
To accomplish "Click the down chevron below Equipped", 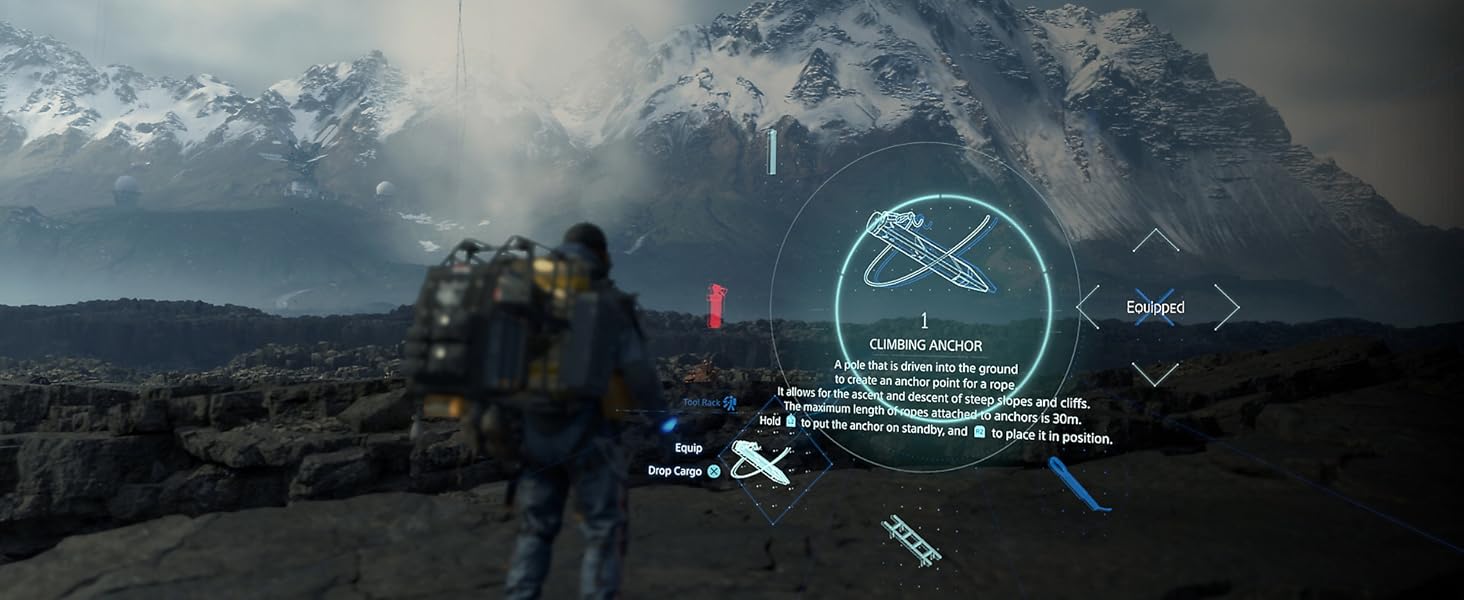I will point(1155,374).
